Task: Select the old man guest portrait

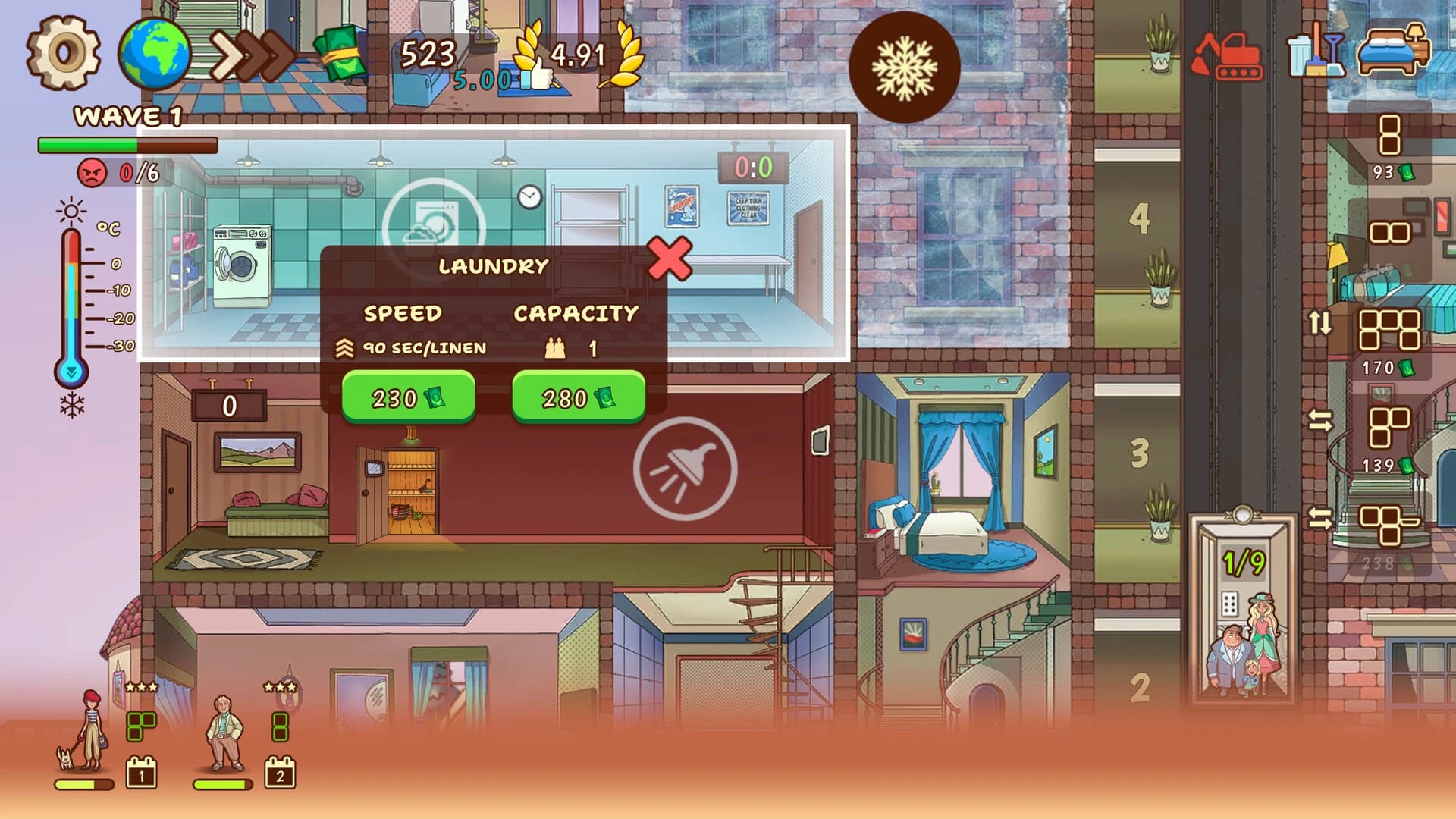Action: click(224, 733)
